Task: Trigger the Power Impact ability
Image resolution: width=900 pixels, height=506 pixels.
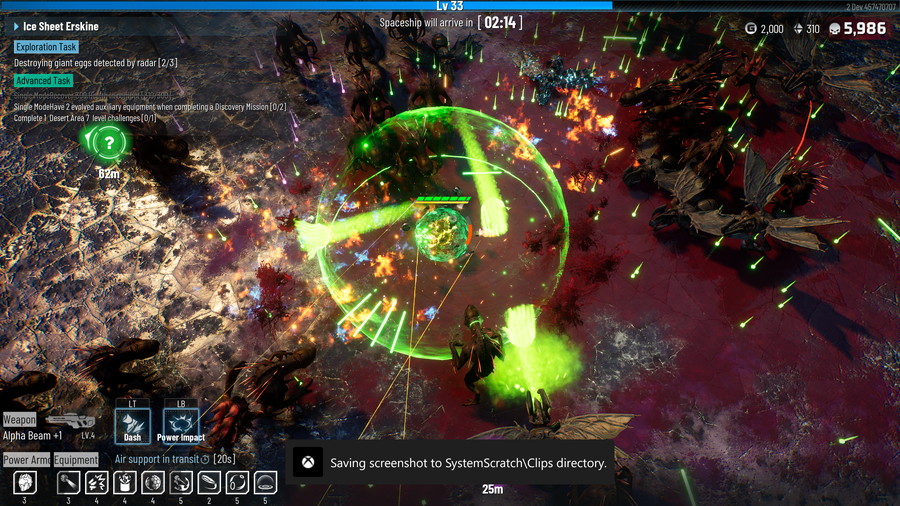Action: (x=181, y=424)
